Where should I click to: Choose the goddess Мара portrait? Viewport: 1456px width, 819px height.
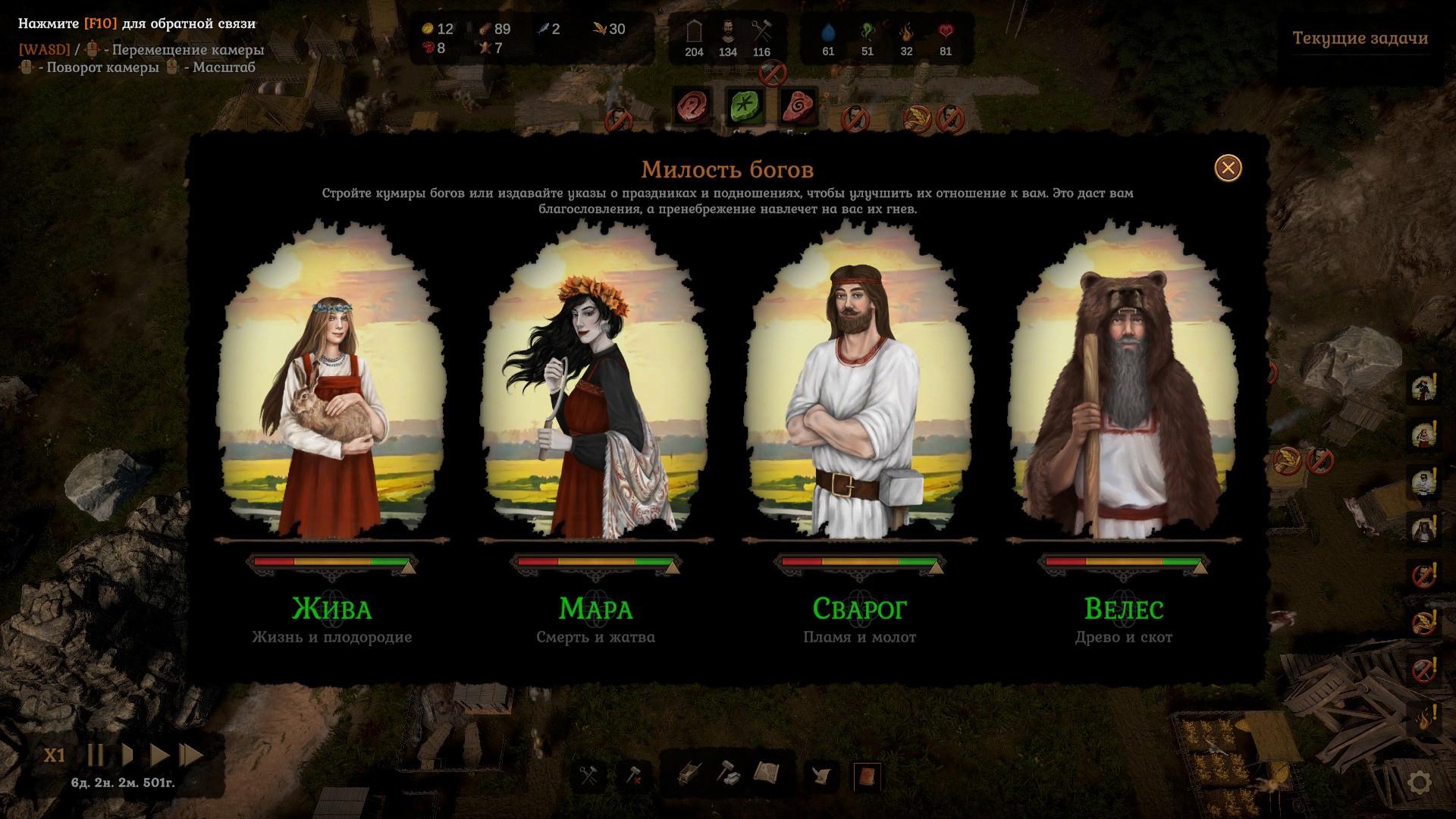(595, 387)
